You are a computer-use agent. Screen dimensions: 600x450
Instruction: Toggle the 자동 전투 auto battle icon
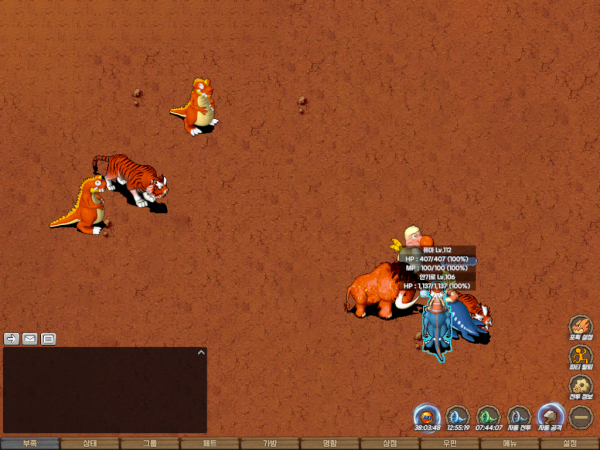tap(519, 415)
